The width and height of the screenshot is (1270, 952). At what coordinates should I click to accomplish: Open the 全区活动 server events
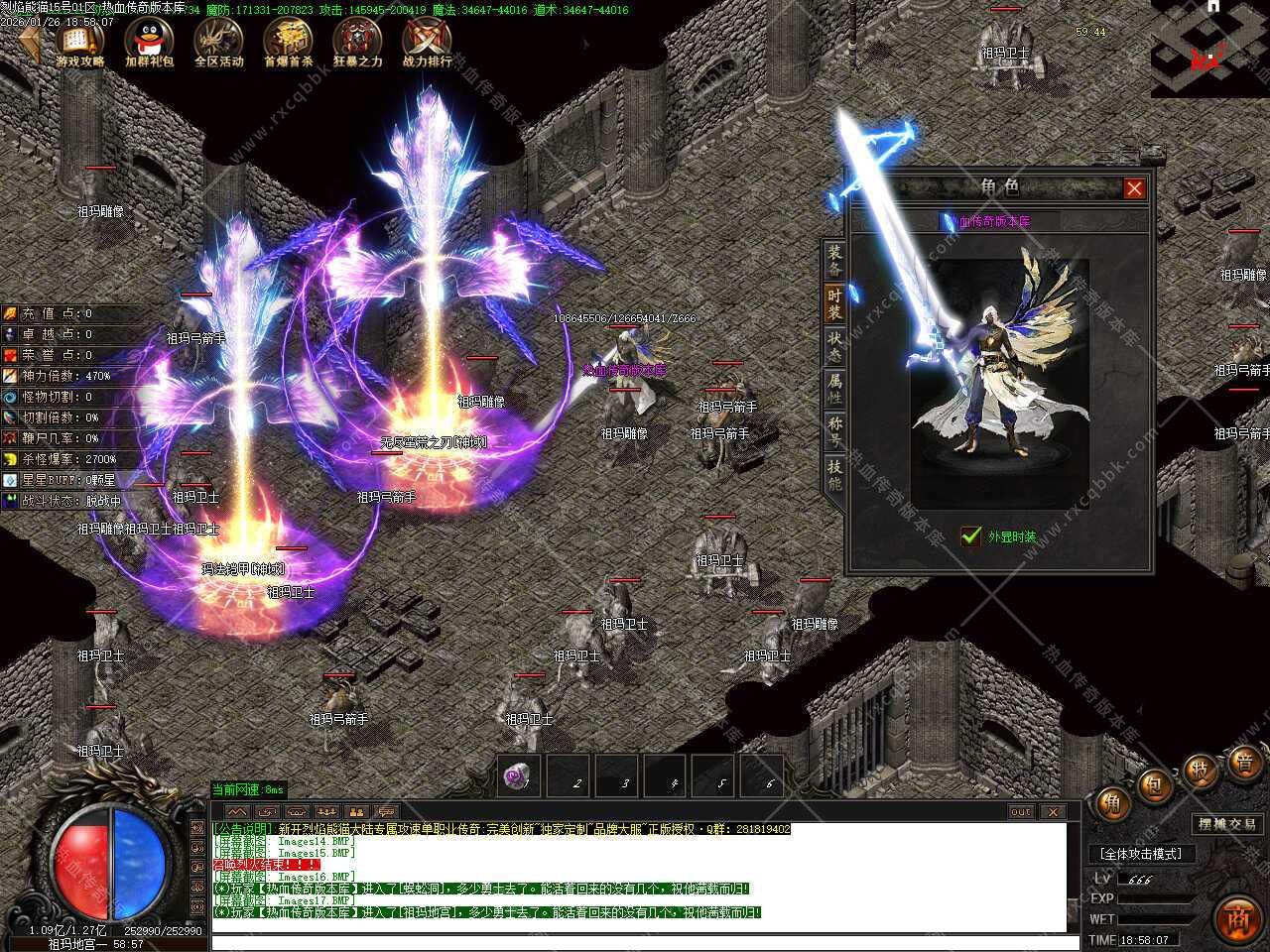coord(218,44)
